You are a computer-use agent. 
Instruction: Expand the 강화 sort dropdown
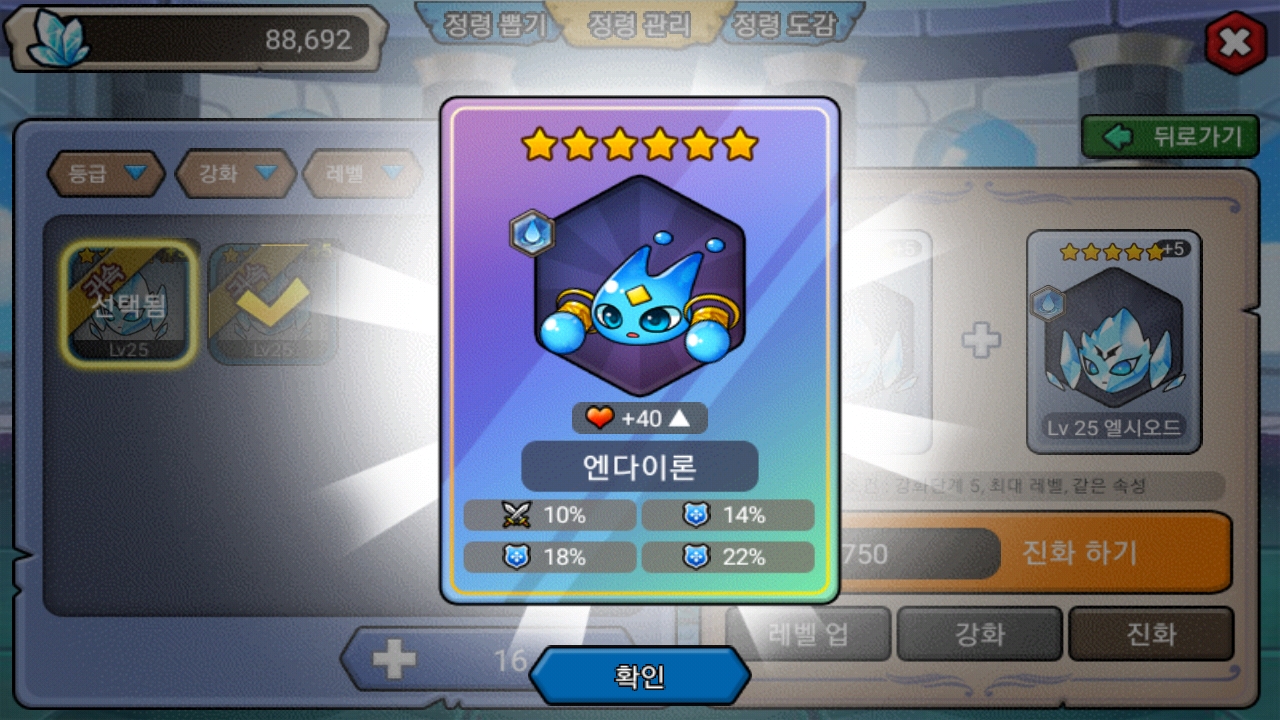[235, 174]
